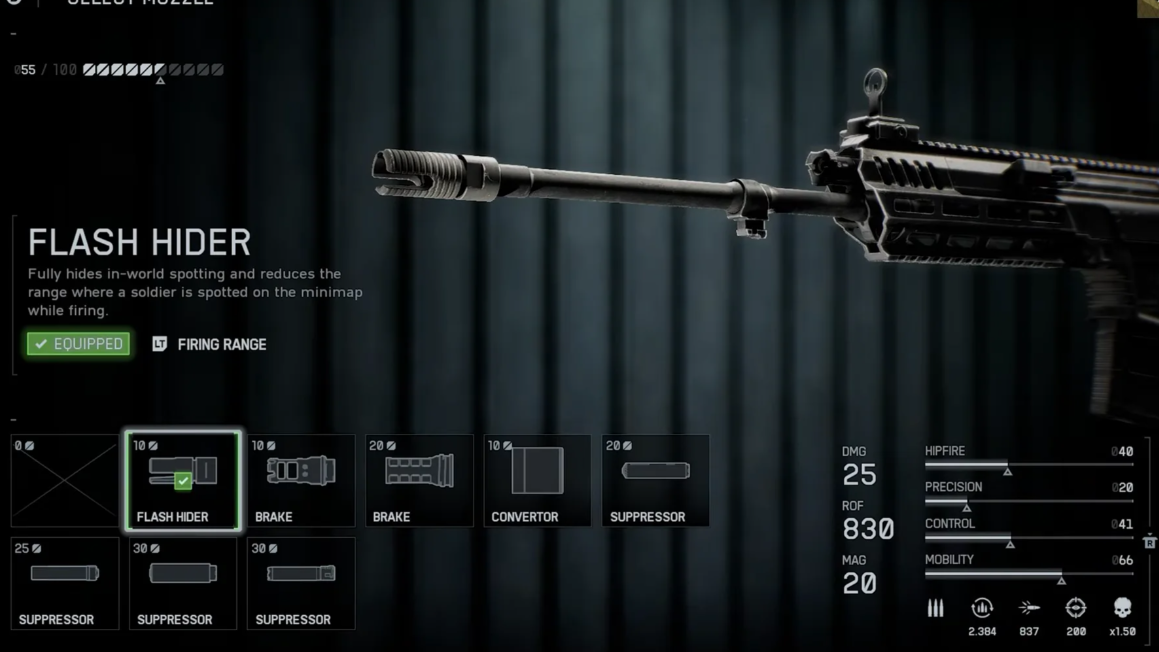Select the 10-point Brake muzzle

pos(301,481)
